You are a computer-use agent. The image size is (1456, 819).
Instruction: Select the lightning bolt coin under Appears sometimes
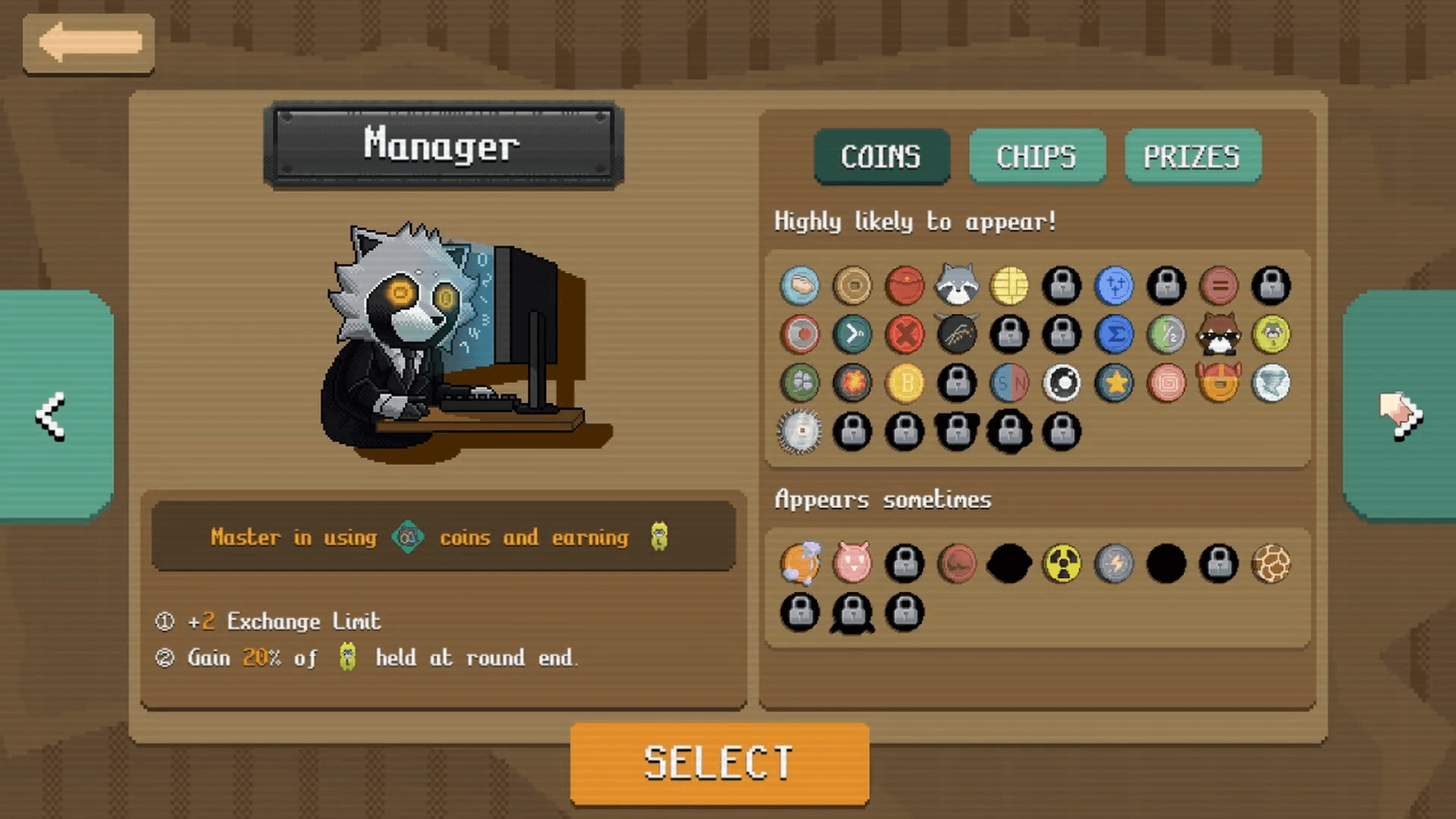(1115, 562)
